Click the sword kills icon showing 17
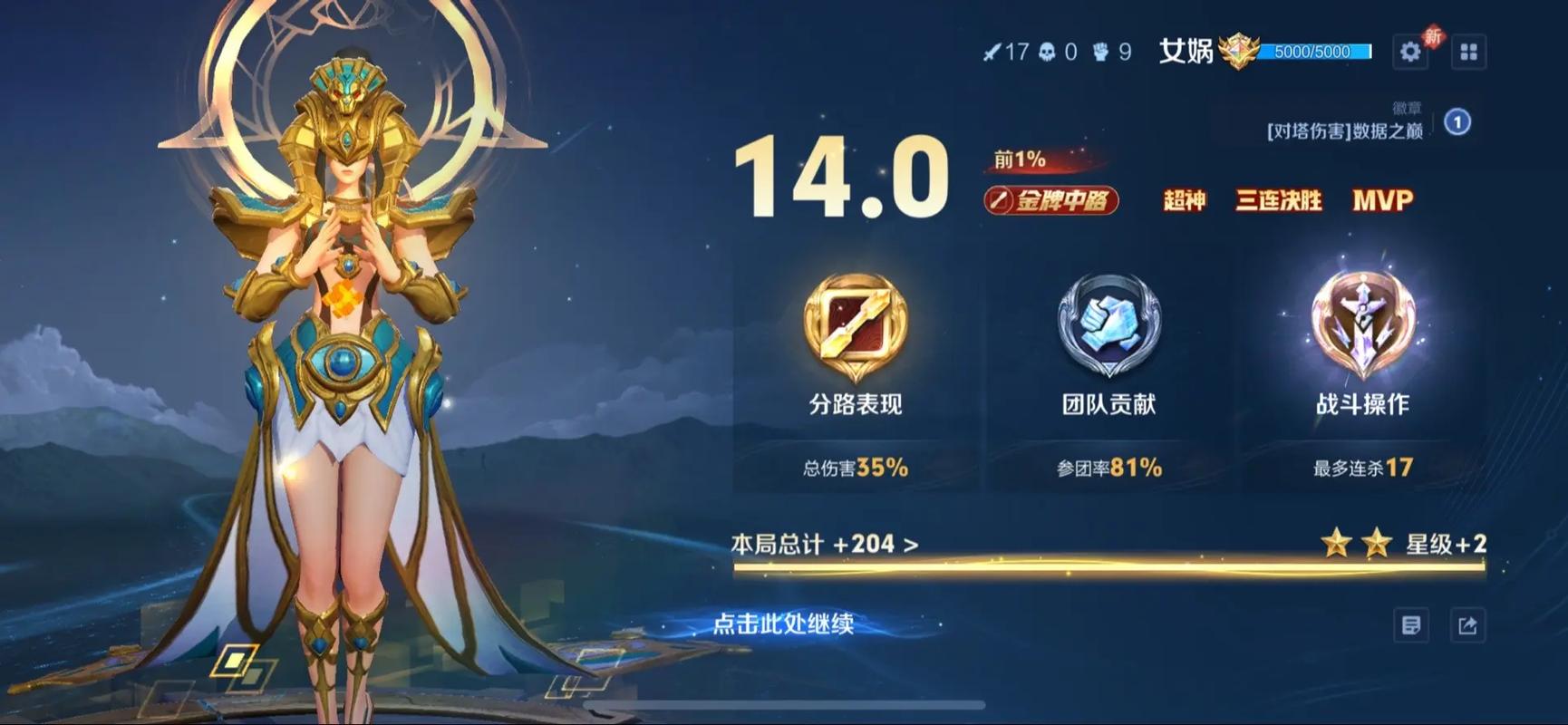 point(995,51)
